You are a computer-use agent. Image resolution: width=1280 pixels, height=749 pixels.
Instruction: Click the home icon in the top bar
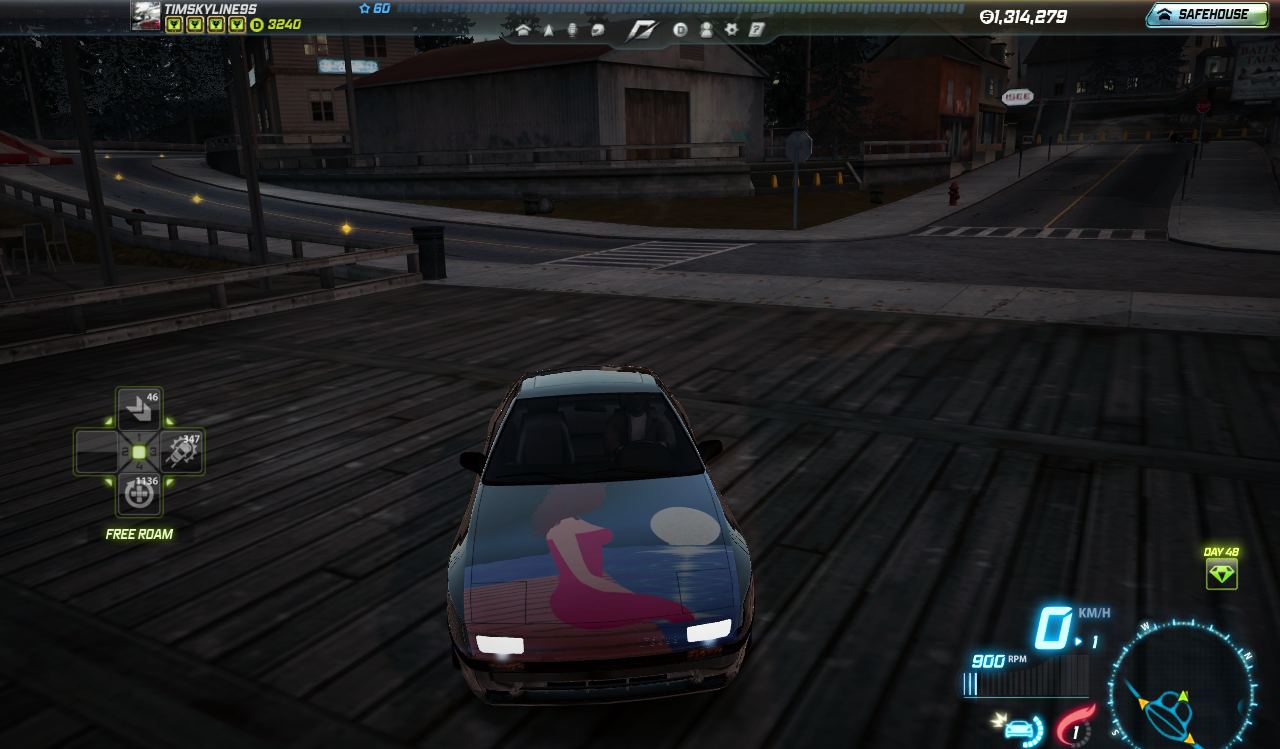(523, 30)
